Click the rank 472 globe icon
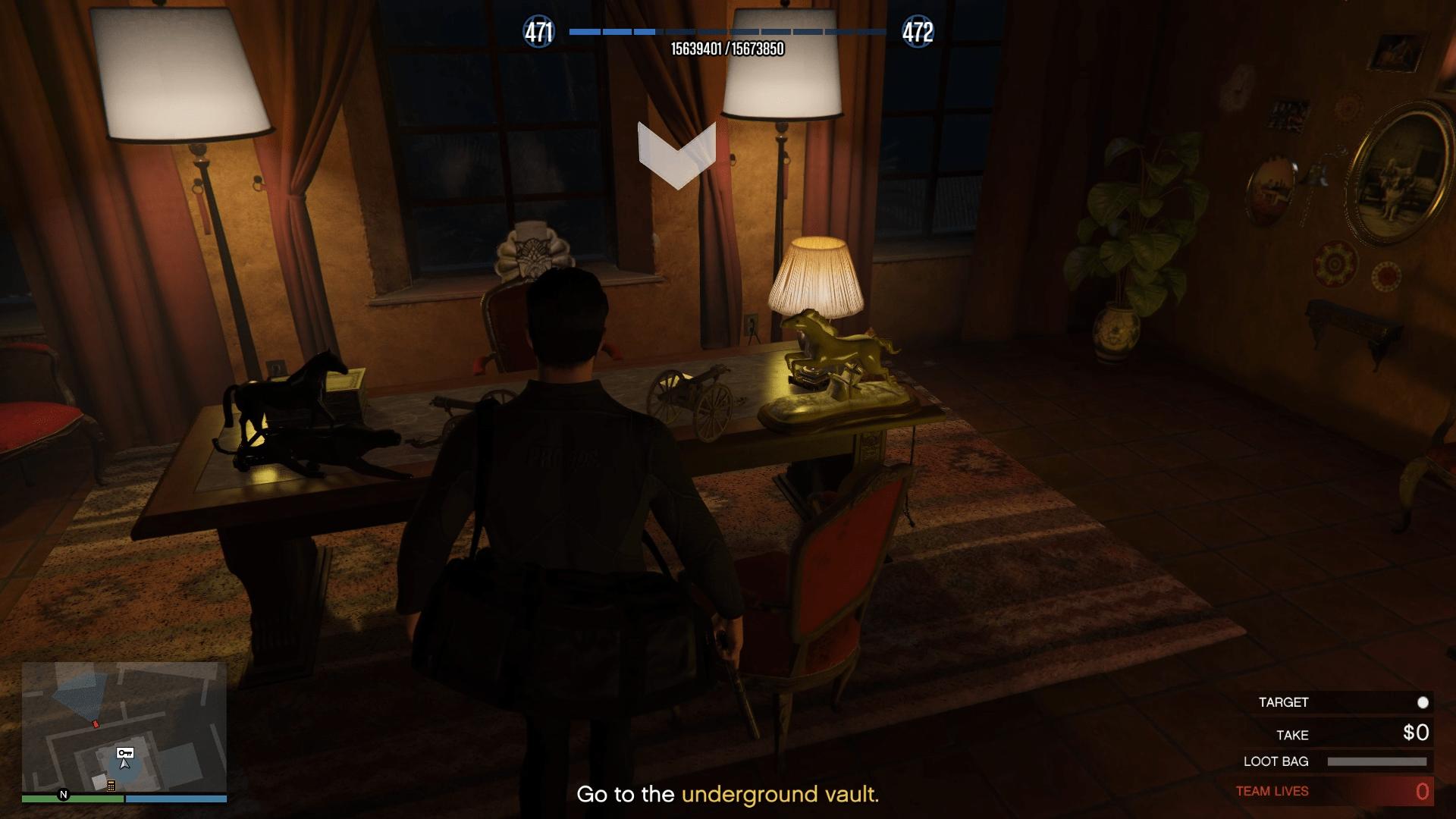Screen dimensions: 1456x819 click(x=918, y=33)
